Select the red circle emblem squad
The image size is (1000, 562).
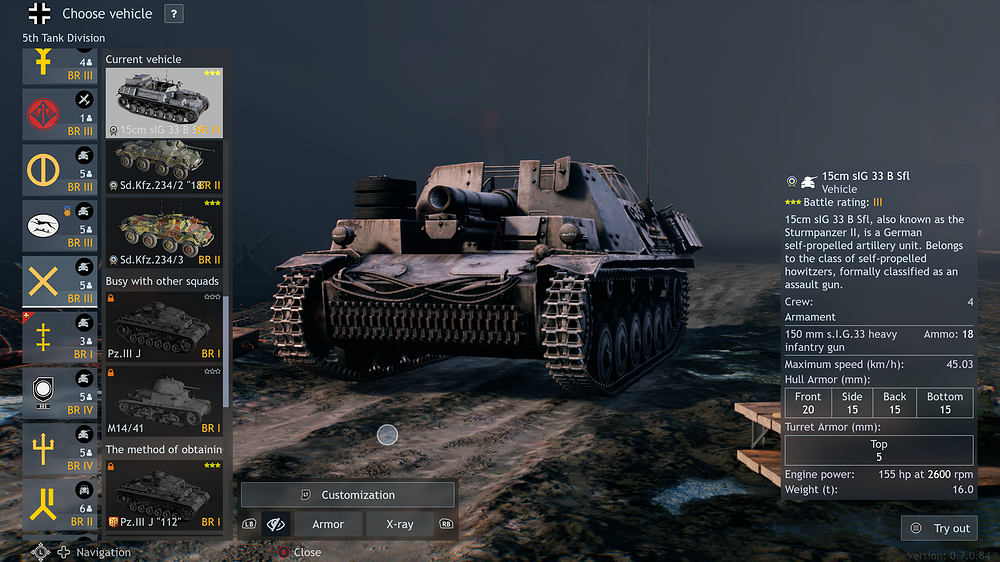point(60,114)
